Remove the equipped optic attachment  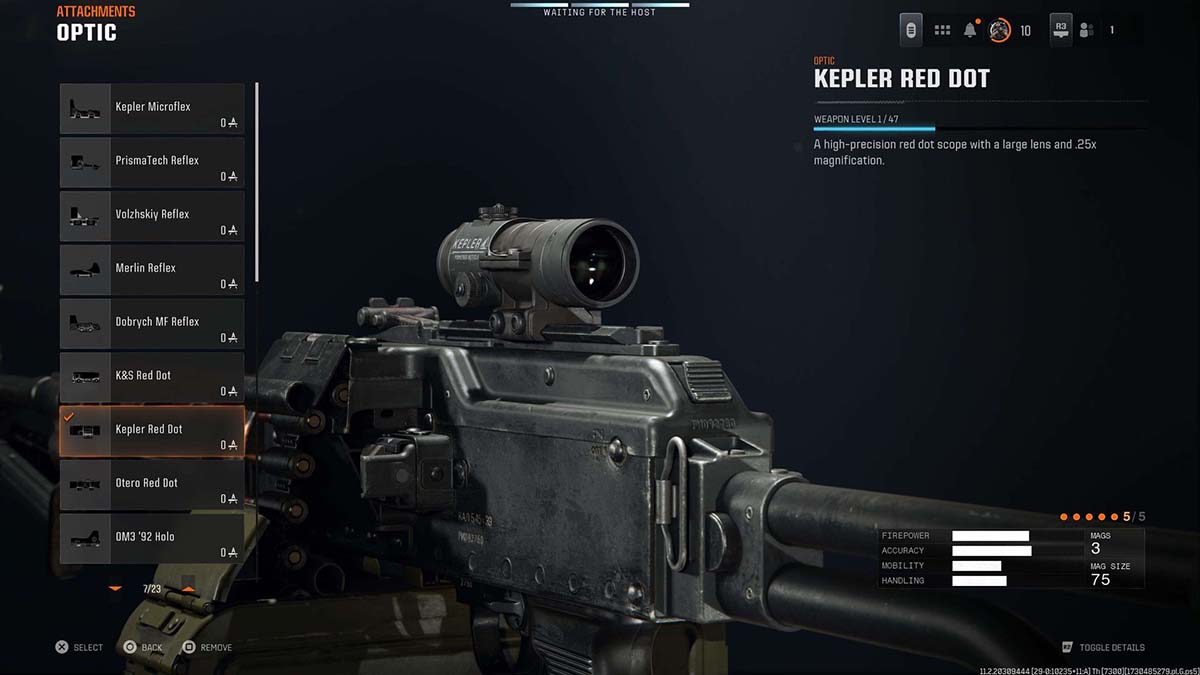click(x=208, y=647)
